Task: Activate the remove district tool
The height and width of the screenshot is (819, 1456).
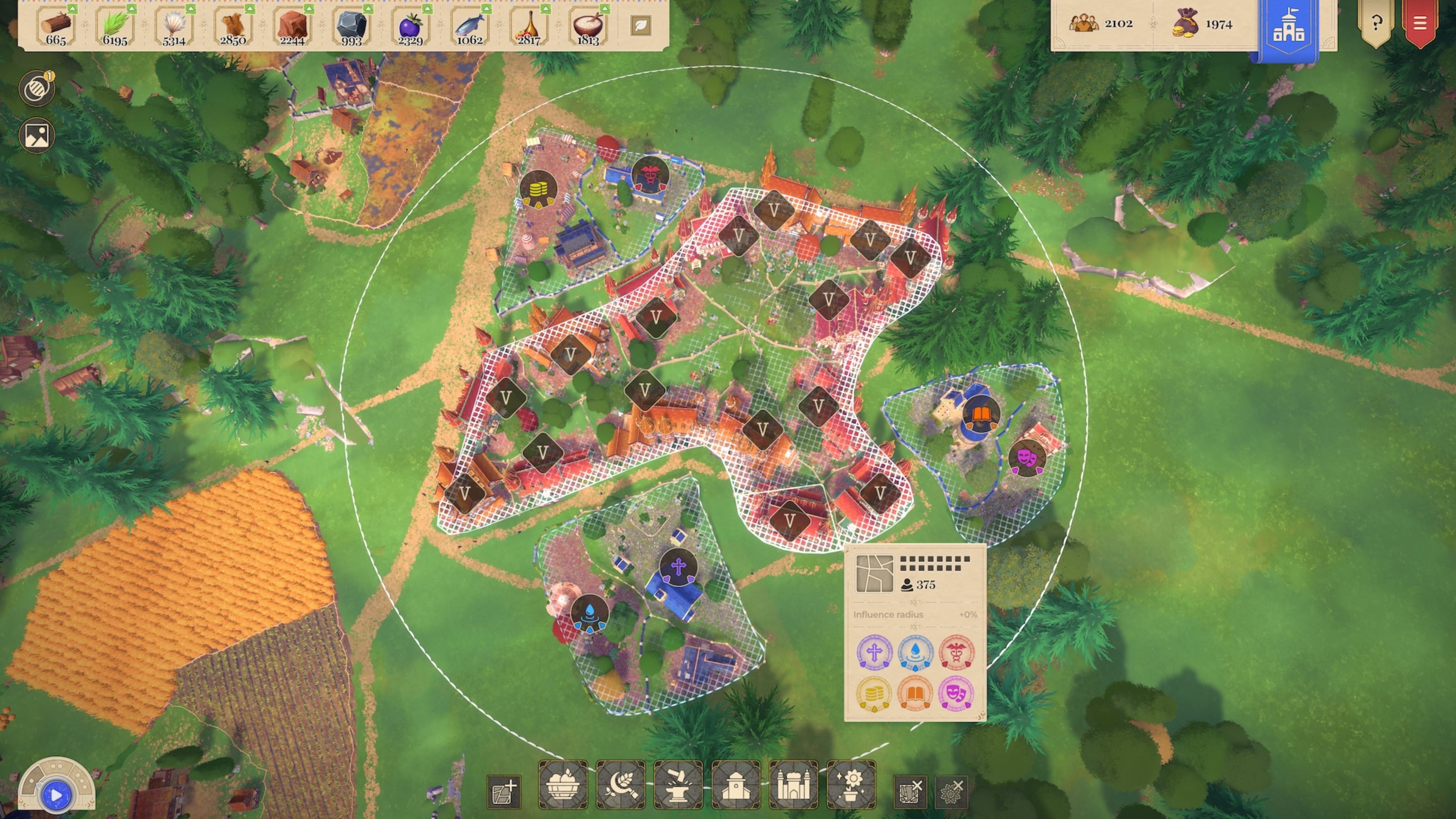Action: (910, 791)
